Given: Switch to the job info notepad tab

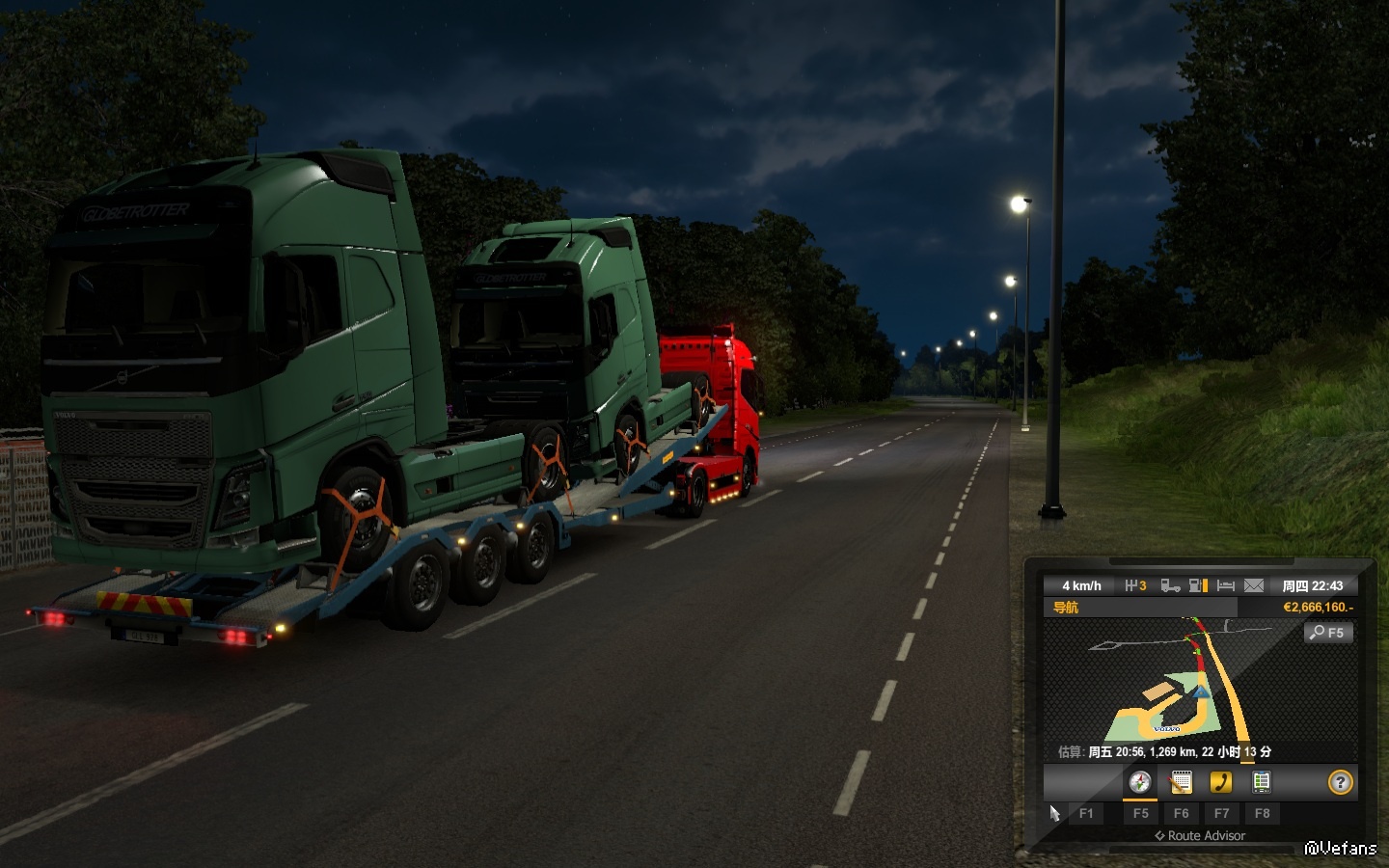Looking at the screenshot, I should click(x=1181, y=782).
